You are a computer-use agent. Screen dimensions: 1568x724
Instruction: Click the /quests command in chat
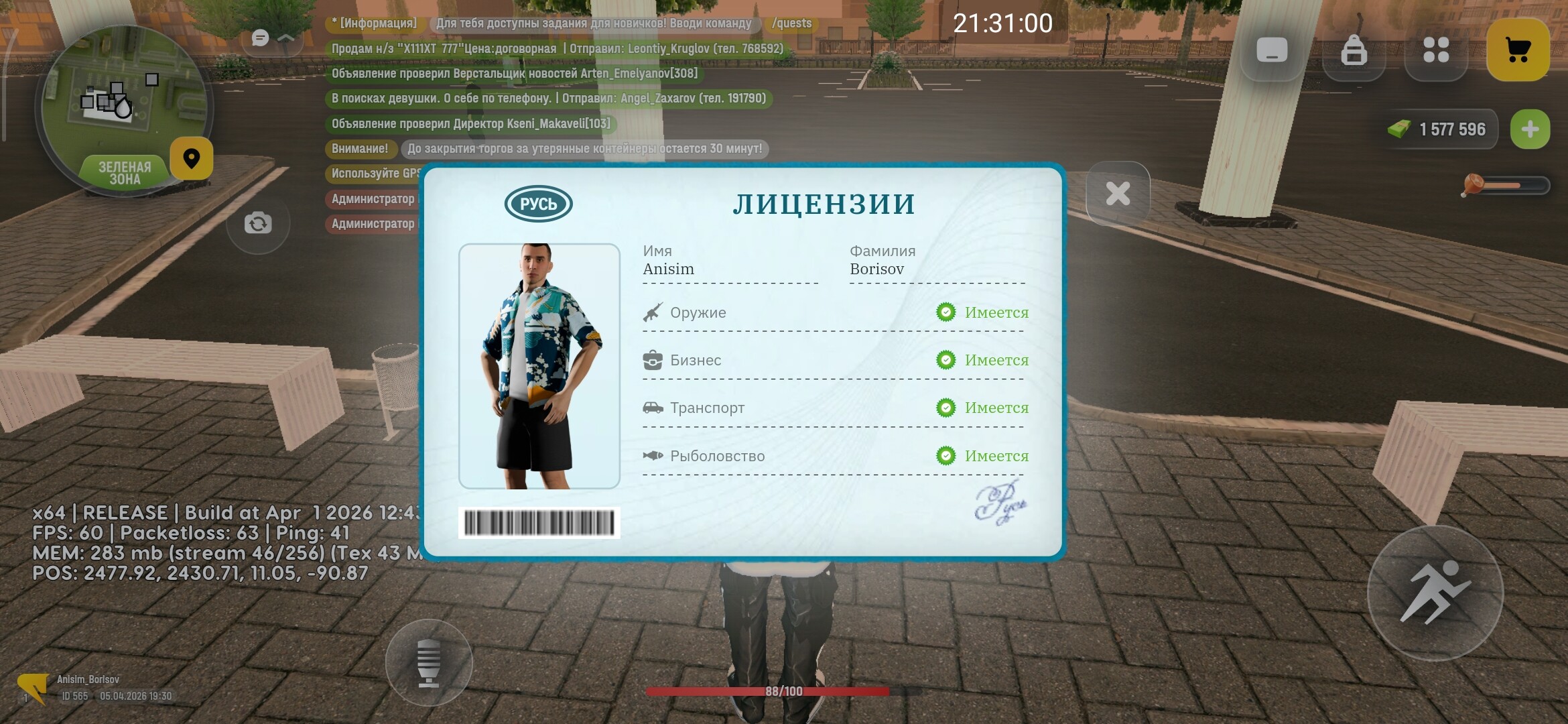(x=791, y=23)
